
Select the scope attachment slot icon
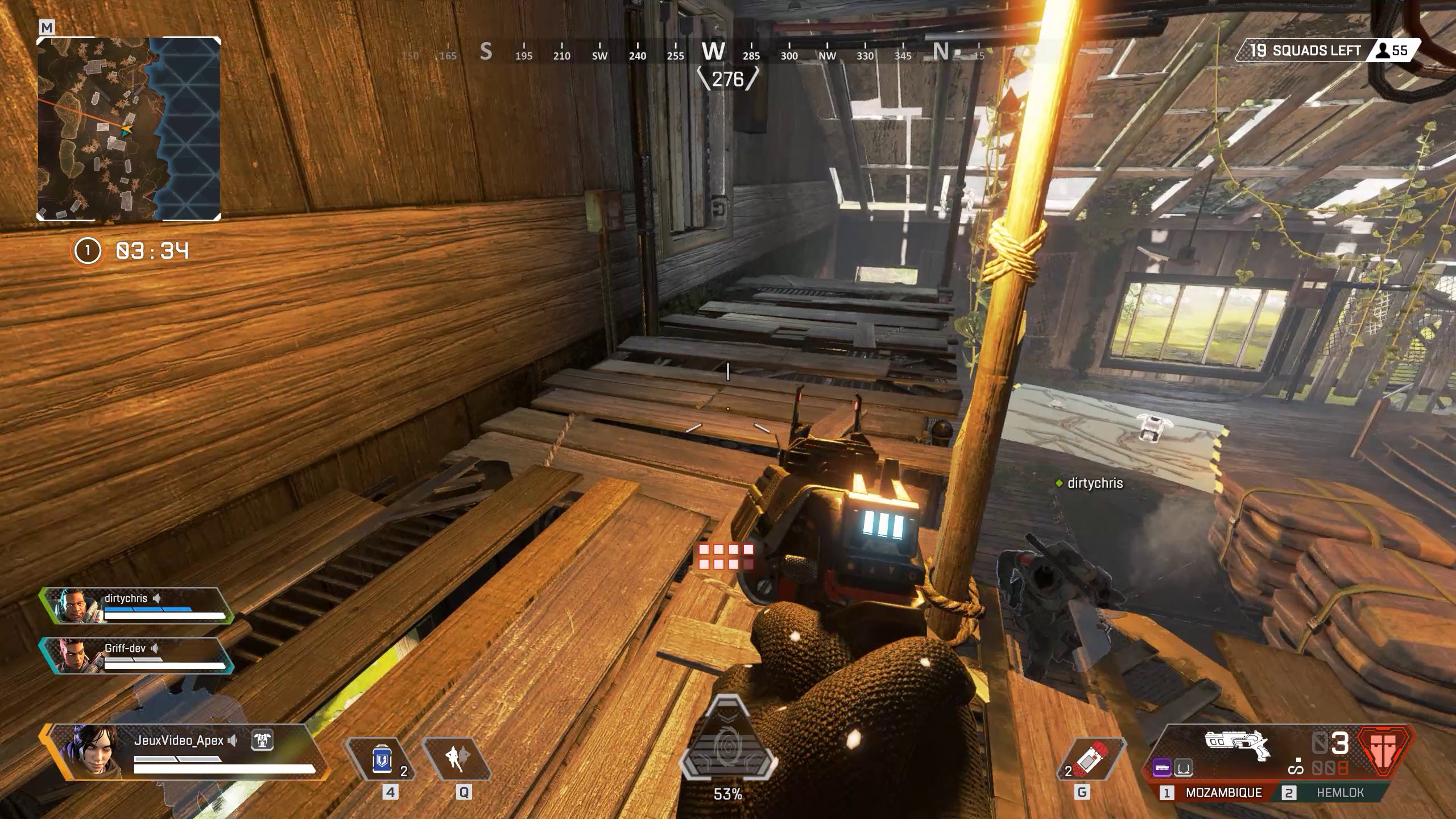tap(1184, 768)
